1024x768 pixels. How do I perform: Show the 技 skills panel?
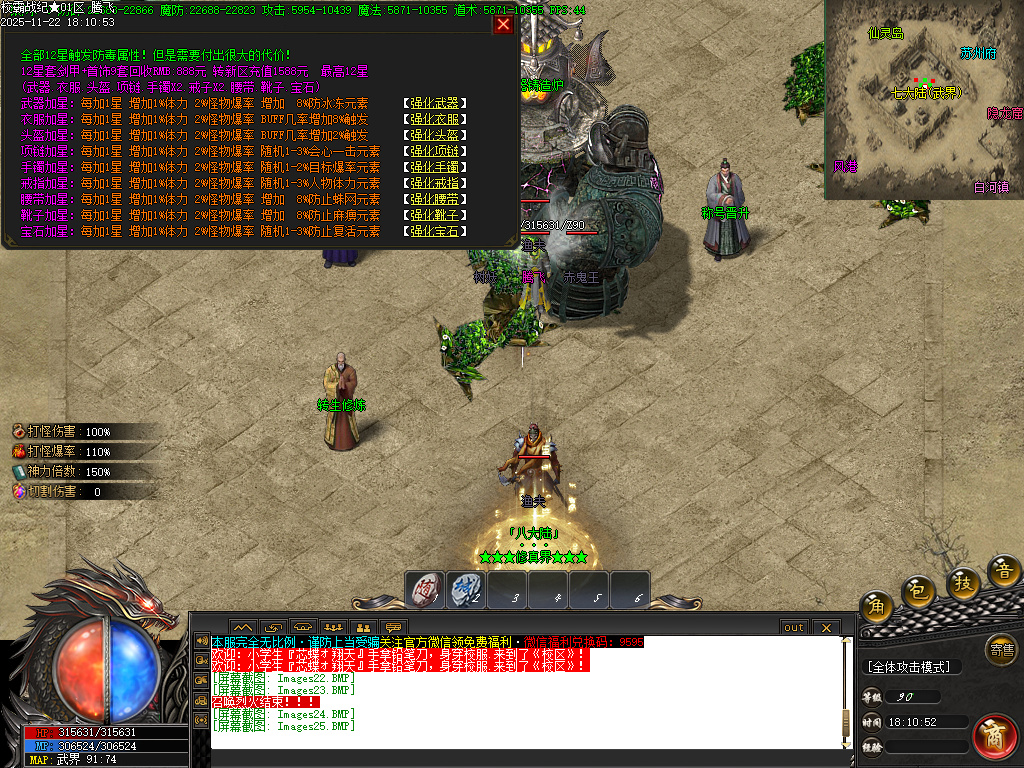[963, 583]
